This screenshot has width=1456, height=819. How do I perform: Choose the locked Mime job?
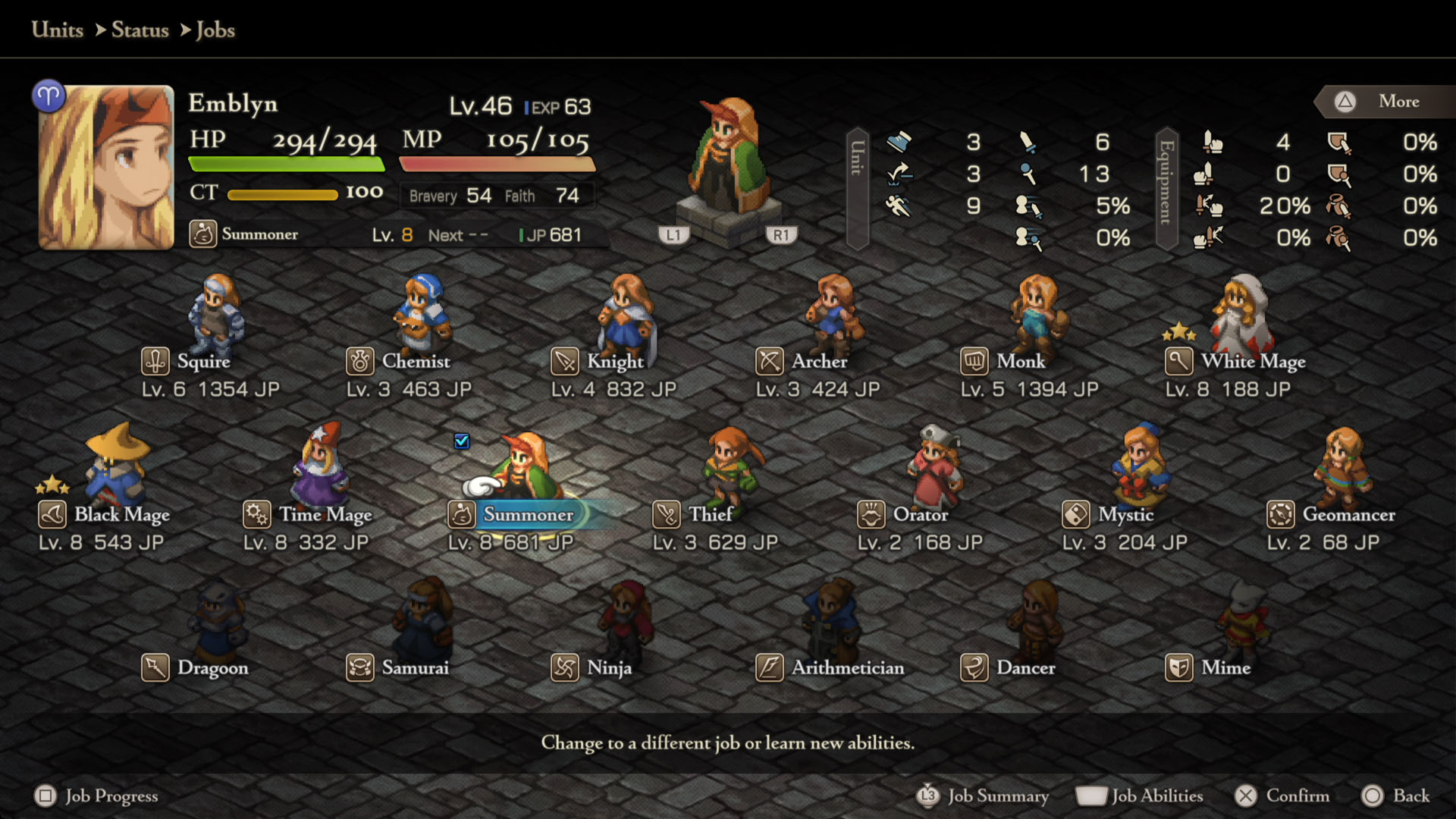point(1225,667)
